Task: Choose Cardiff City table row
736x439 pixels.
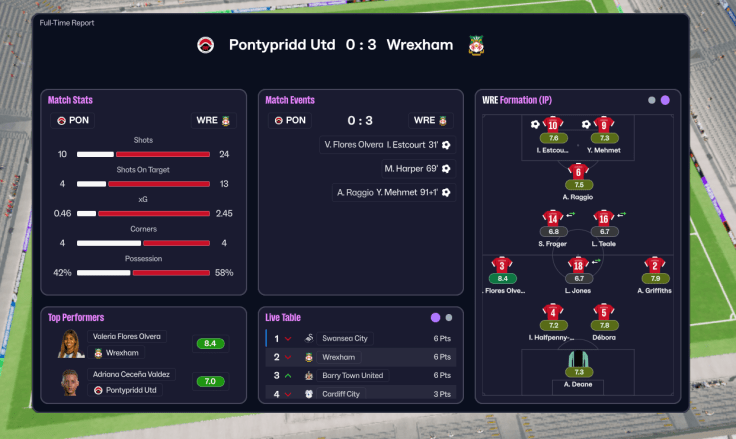Action: click(360, 394)
